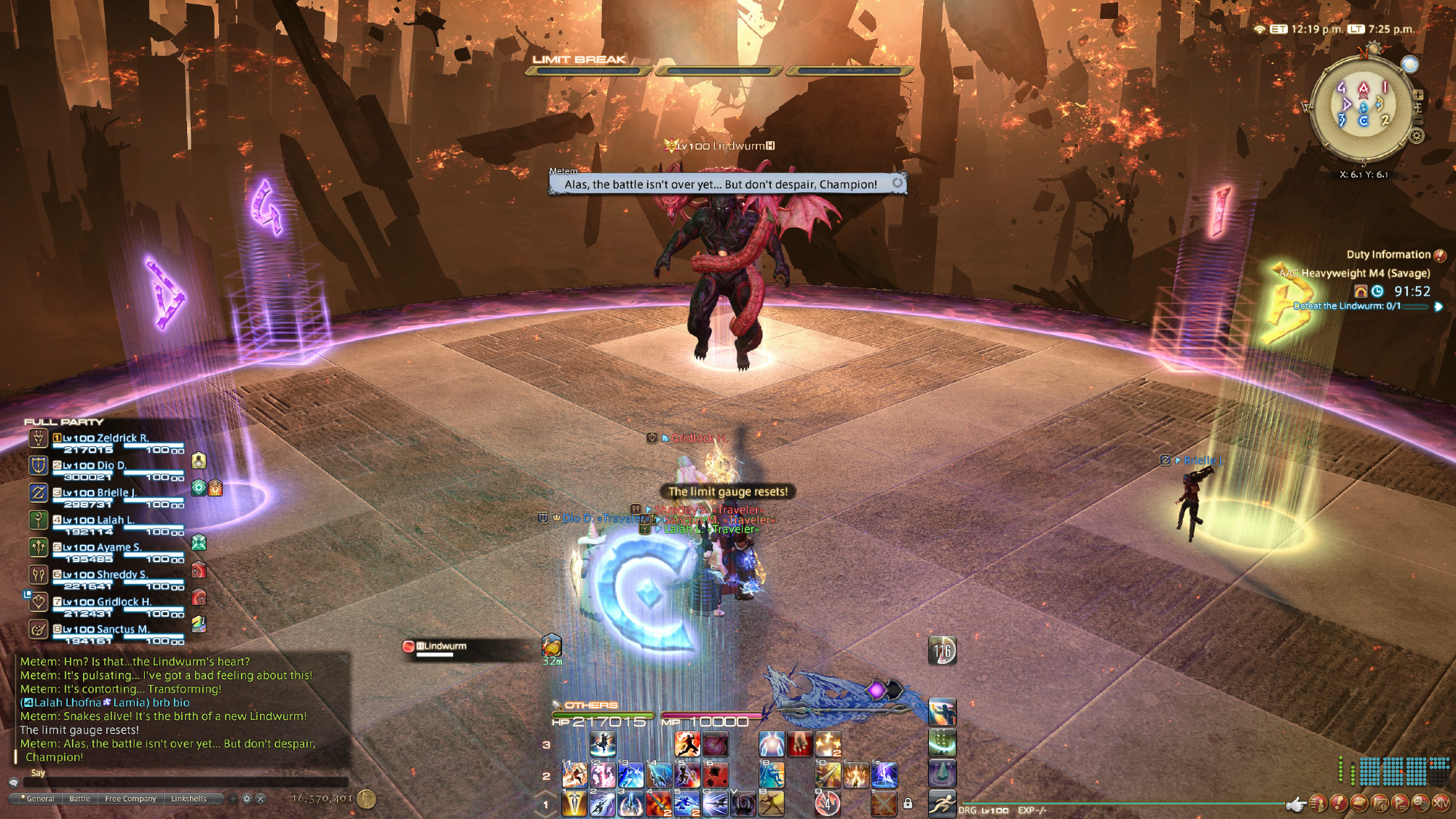1456x819 pixels.
Task: Use the golden sword ability in slot 1
Action: [x=574, y=803]
